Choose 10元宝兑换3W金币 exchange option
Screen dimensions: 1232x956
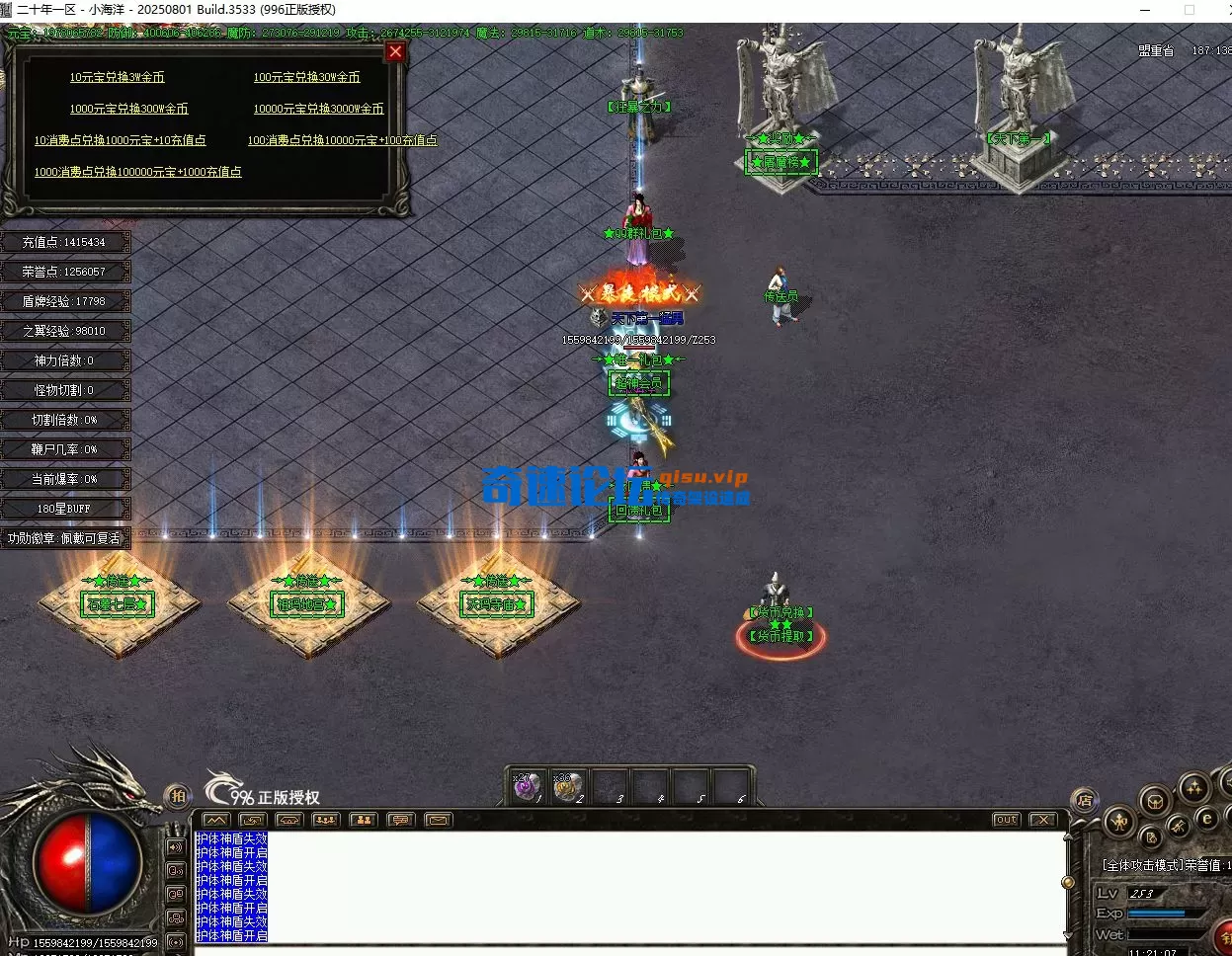tap(117, 77)
